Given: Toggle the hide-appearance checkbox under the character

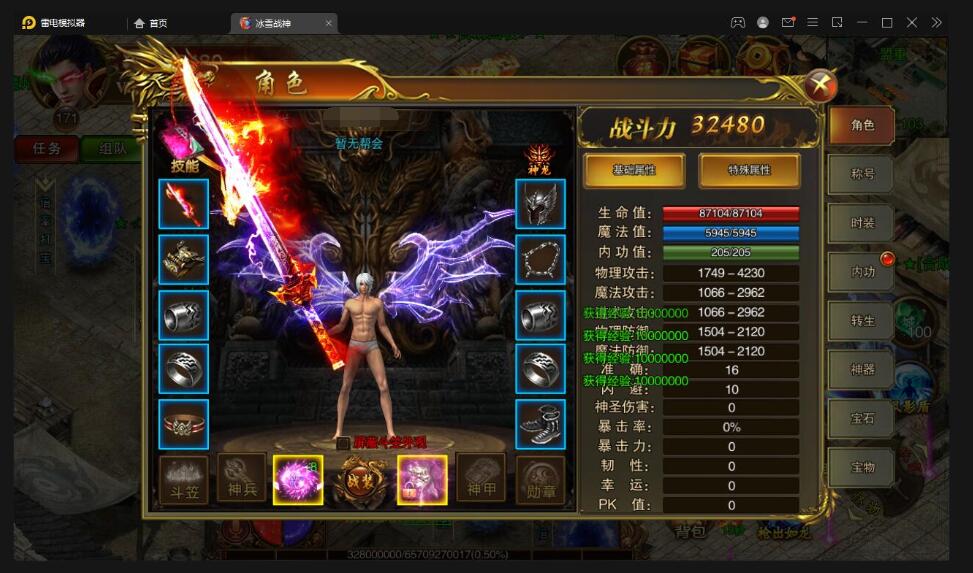Looking at the screenshot, I should coord(343,443).
